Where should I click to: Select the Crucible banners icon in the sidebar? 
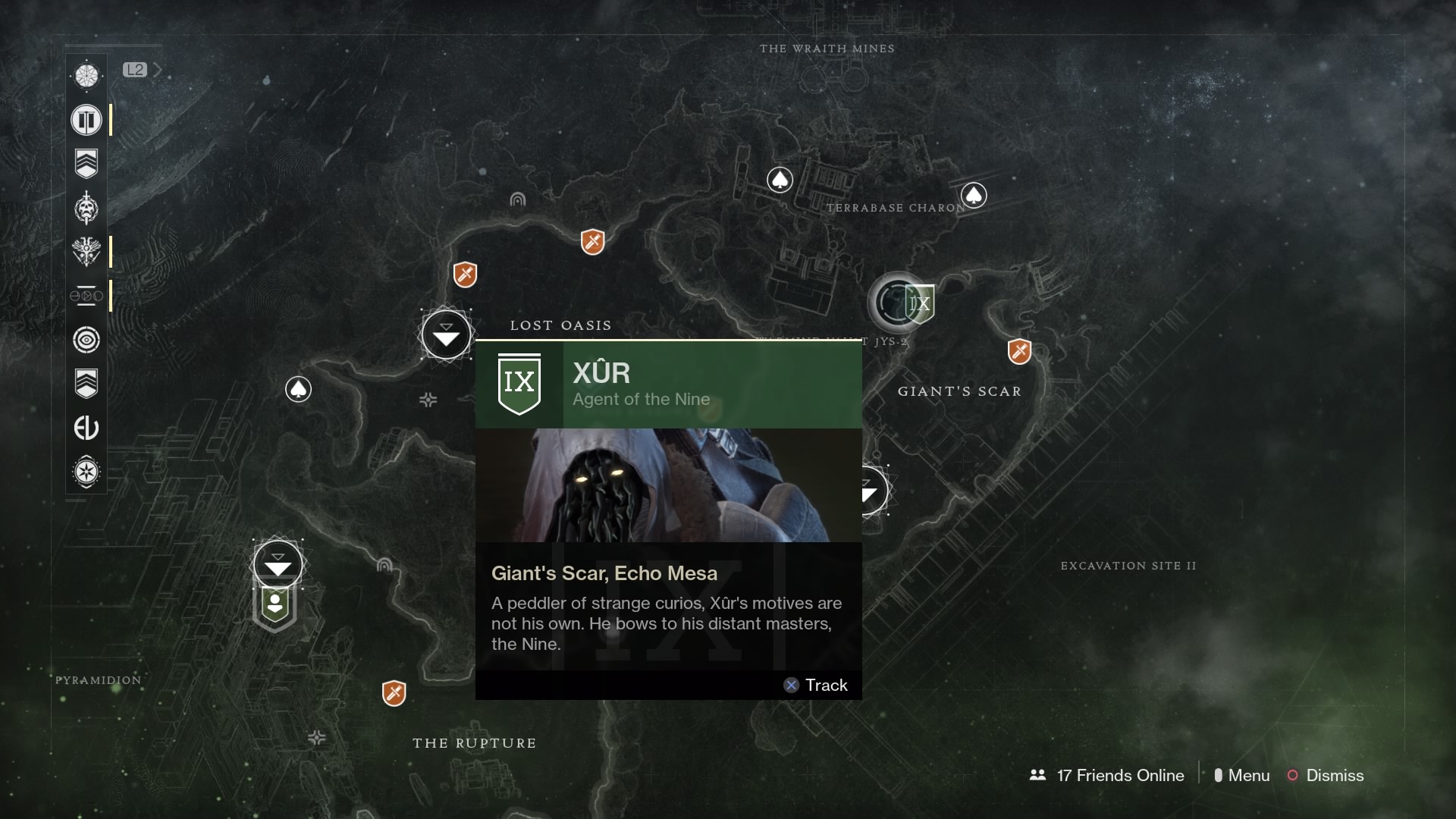point(86,119)
